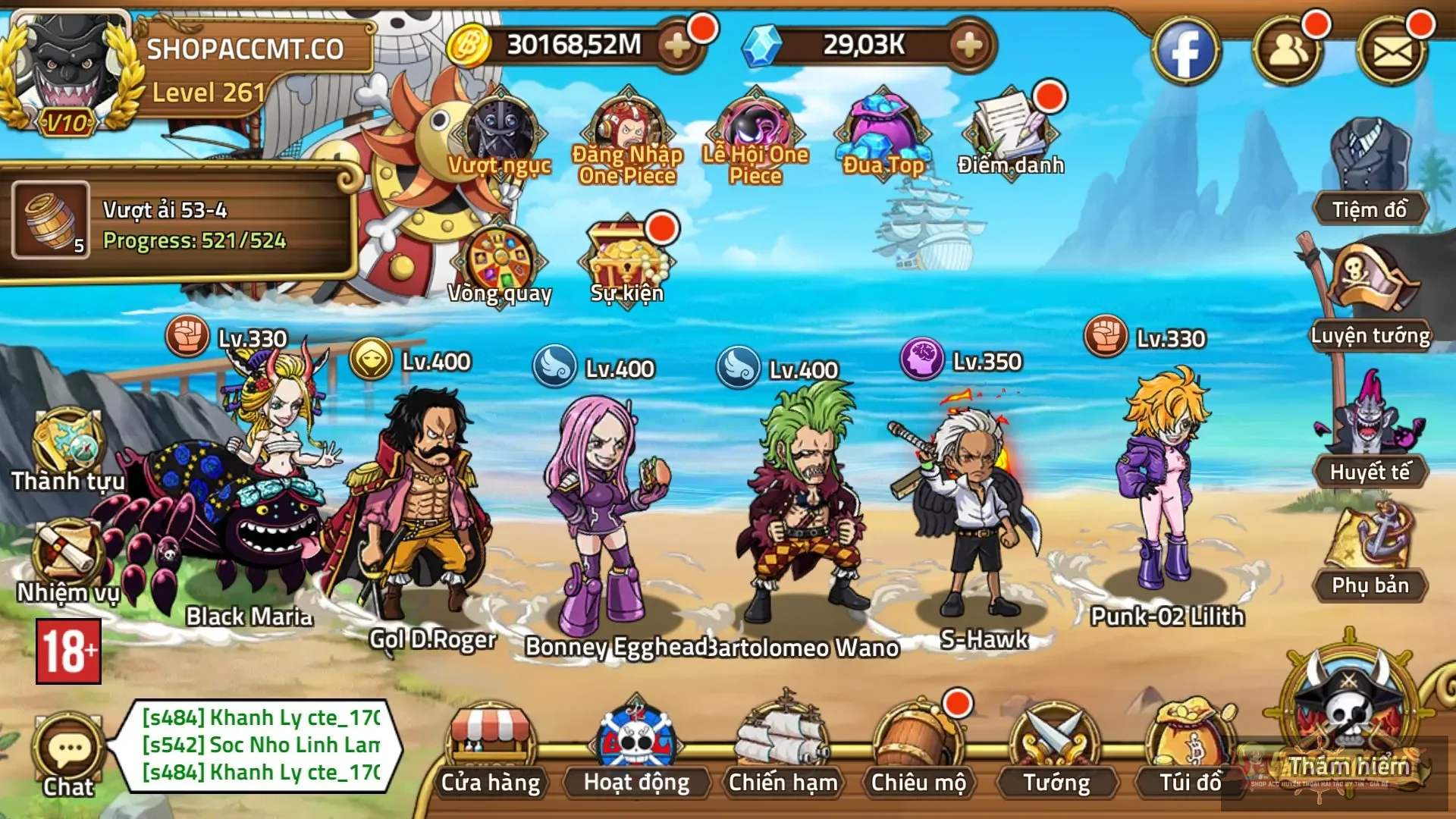Open the Cửa hàng shop
This screenshot has height=819, width=1456.
tap(491, 751)
